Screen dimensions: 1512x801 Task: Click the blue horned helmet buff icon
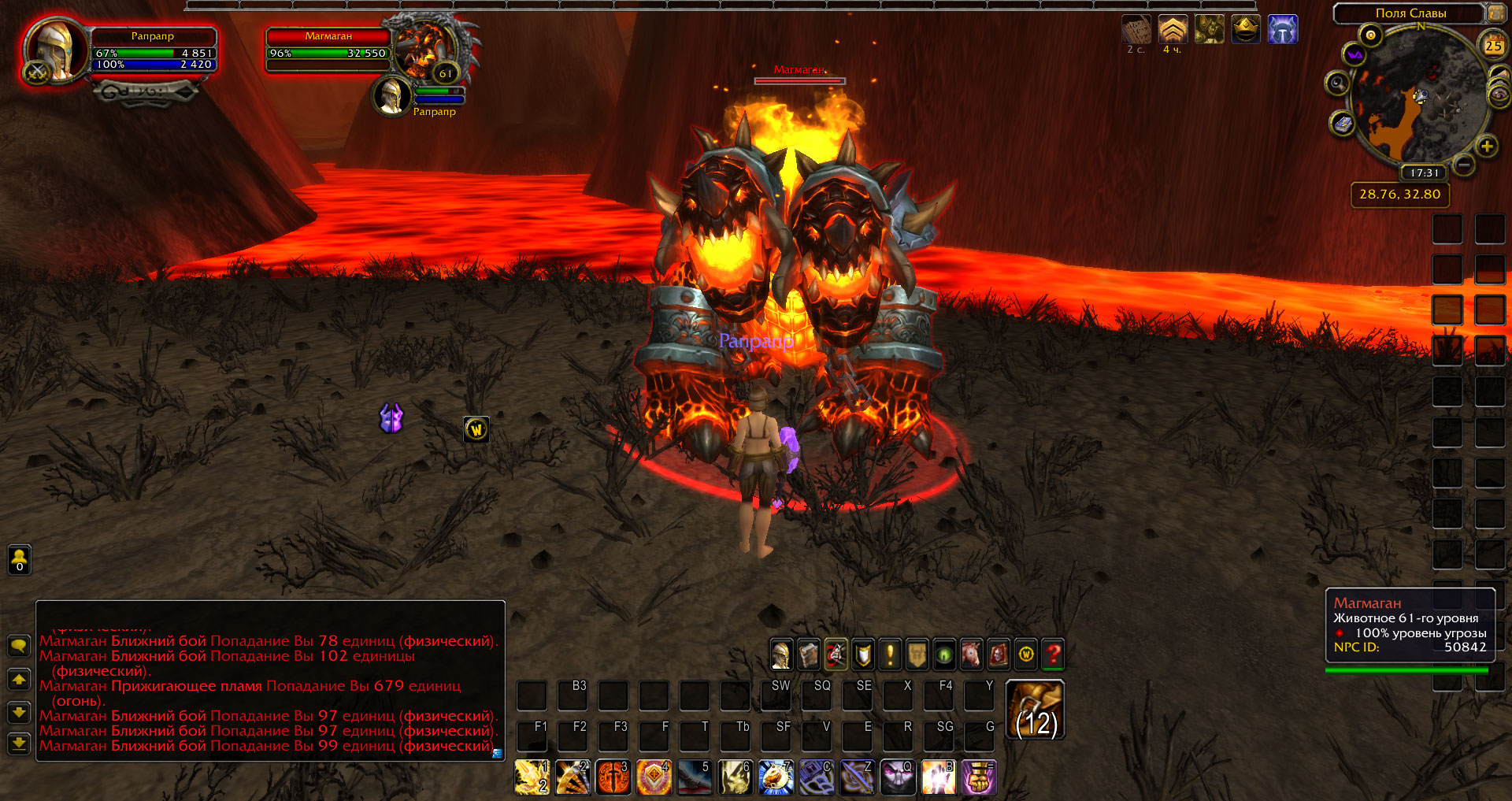click(1282, 30)
